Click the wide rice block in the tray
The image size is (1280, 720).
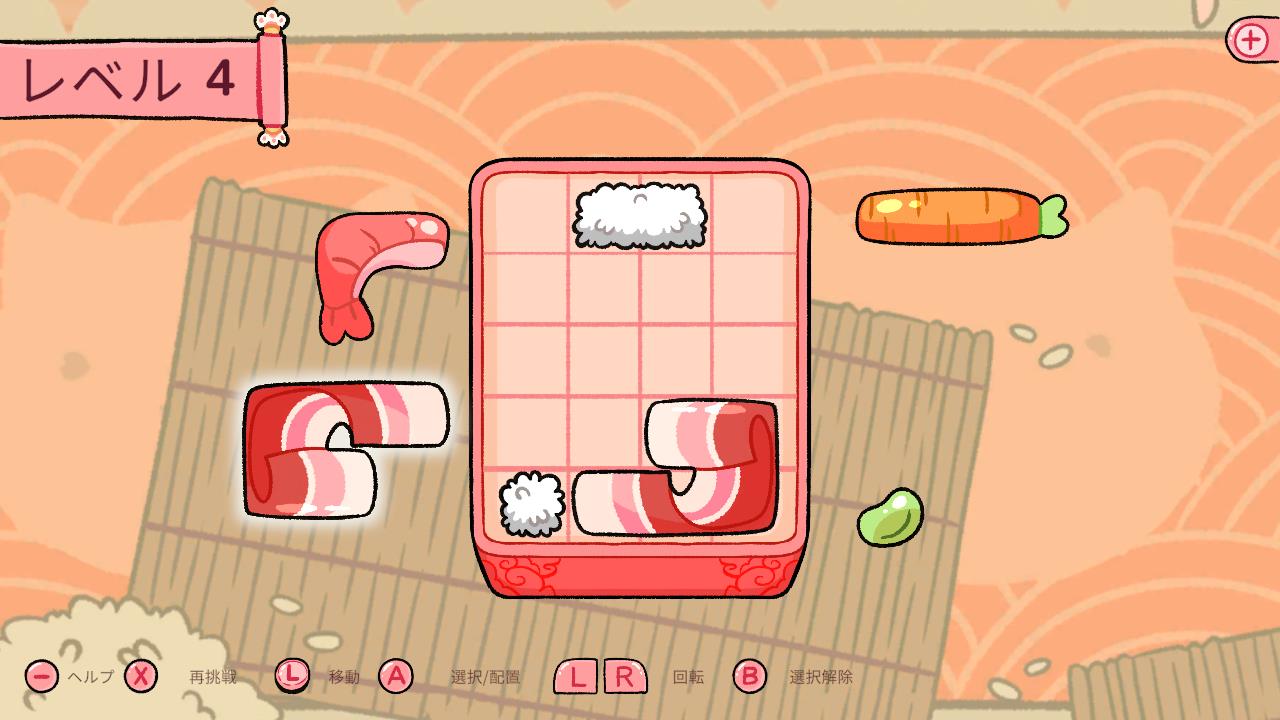pyautogui.click(x=640, y=215)
